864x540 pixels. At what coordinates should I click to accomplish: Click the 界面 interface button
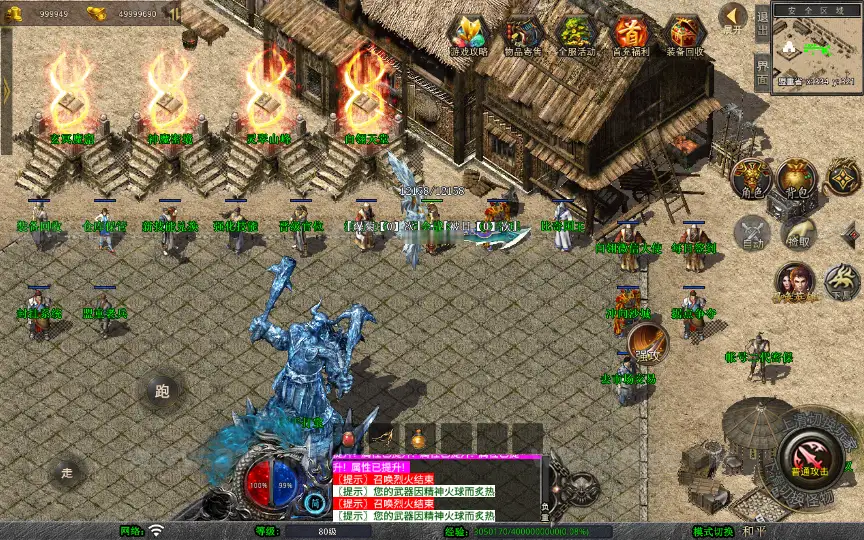point(762,71)
